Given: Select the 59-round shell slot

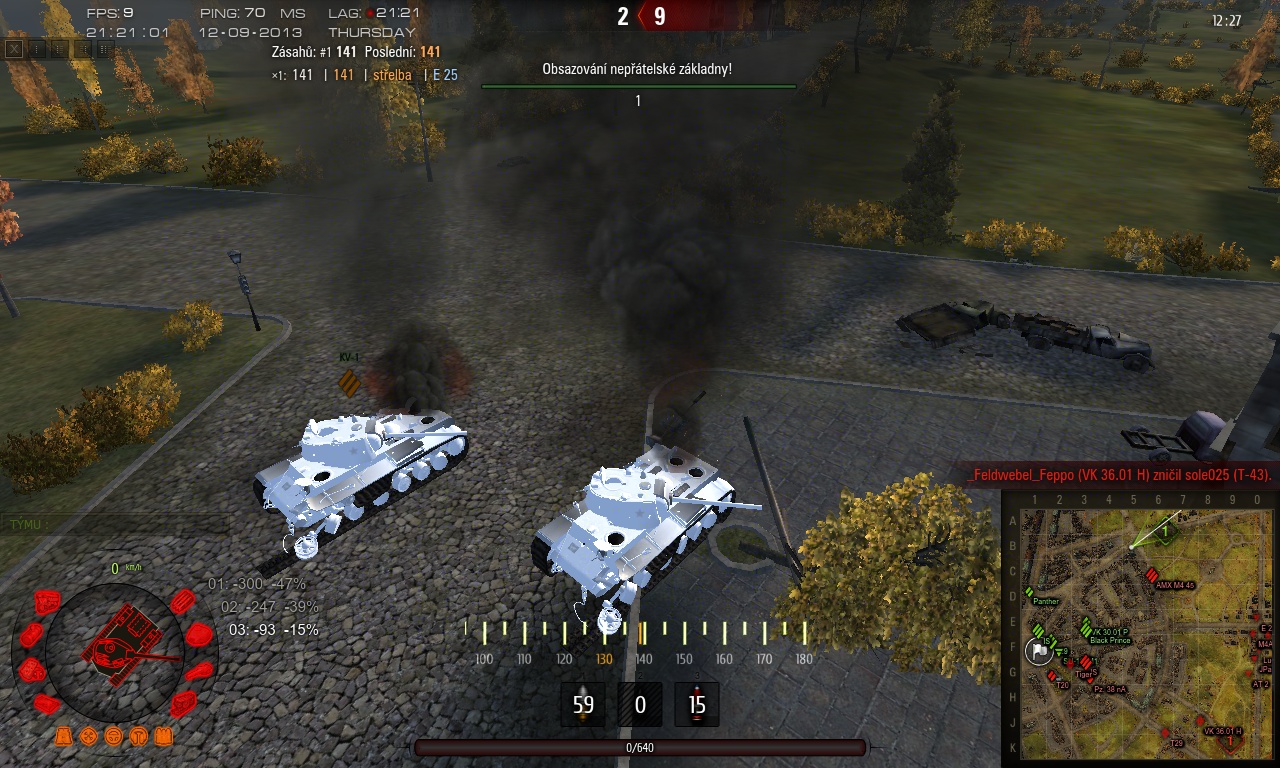Looking at the screenshot, I should (x=583, y=704).
